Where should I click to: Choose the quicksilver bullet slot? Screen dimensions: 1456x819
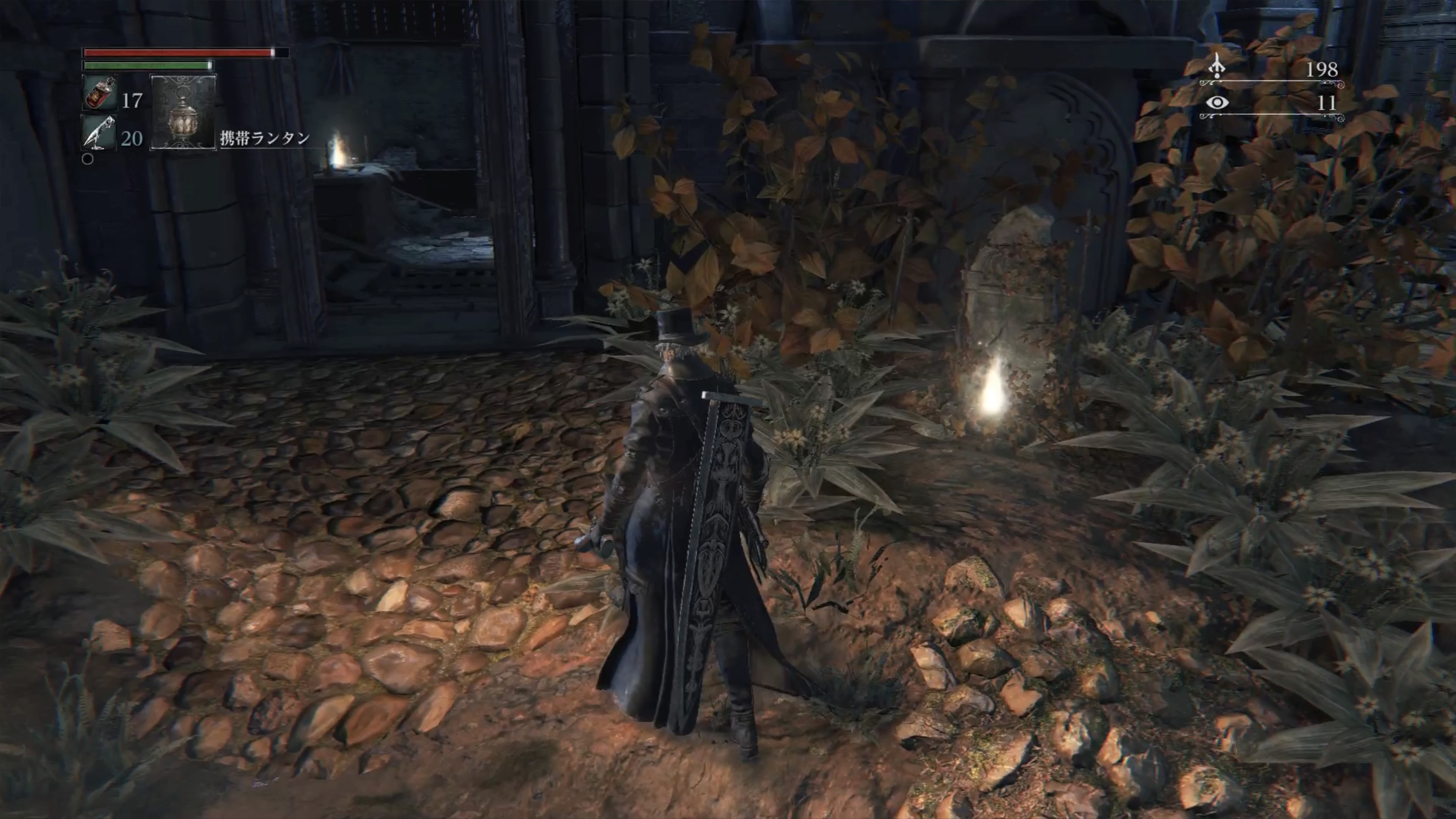click(x=100, y=133)
